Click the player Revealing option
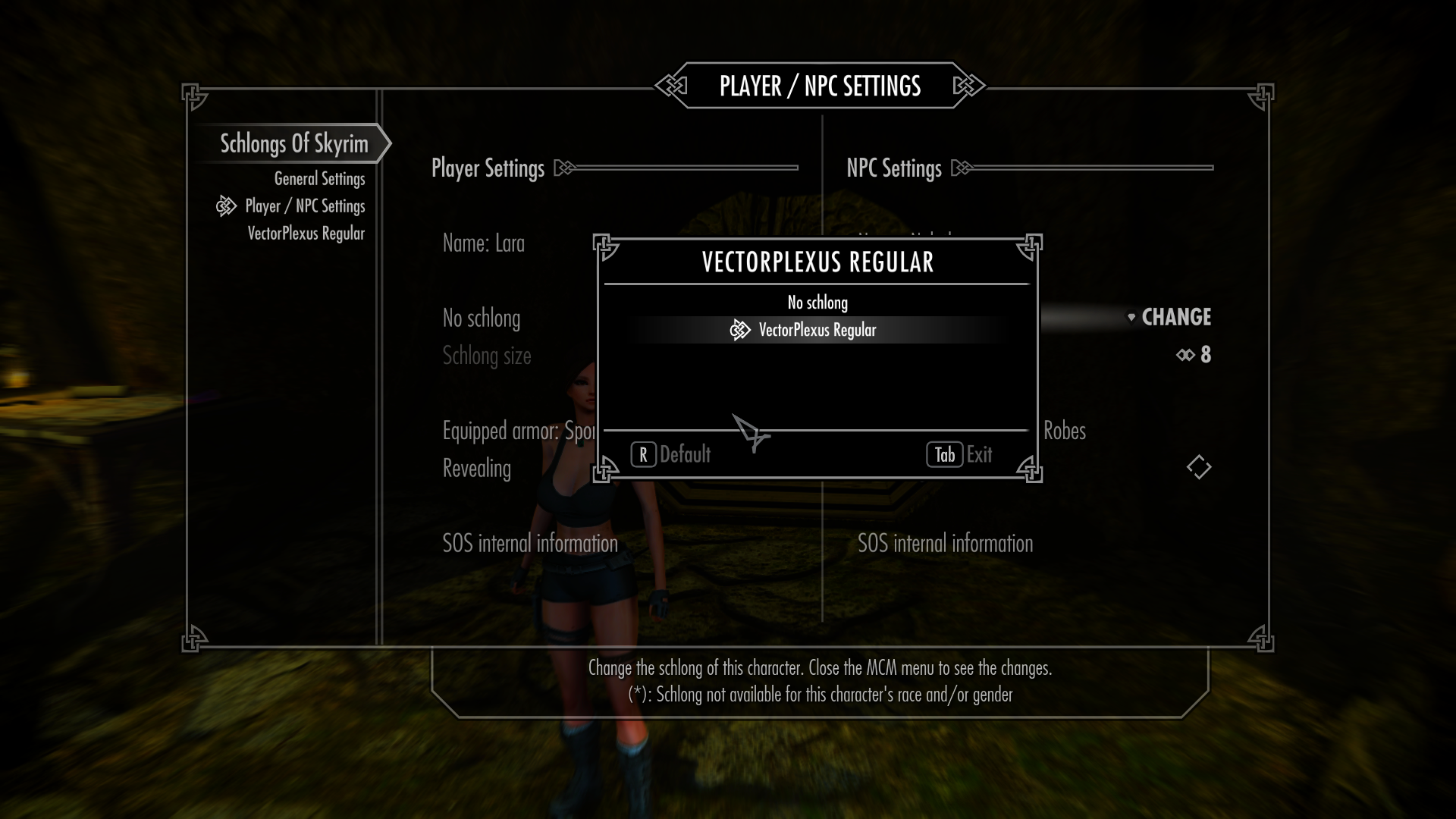 tap(477, 469)
